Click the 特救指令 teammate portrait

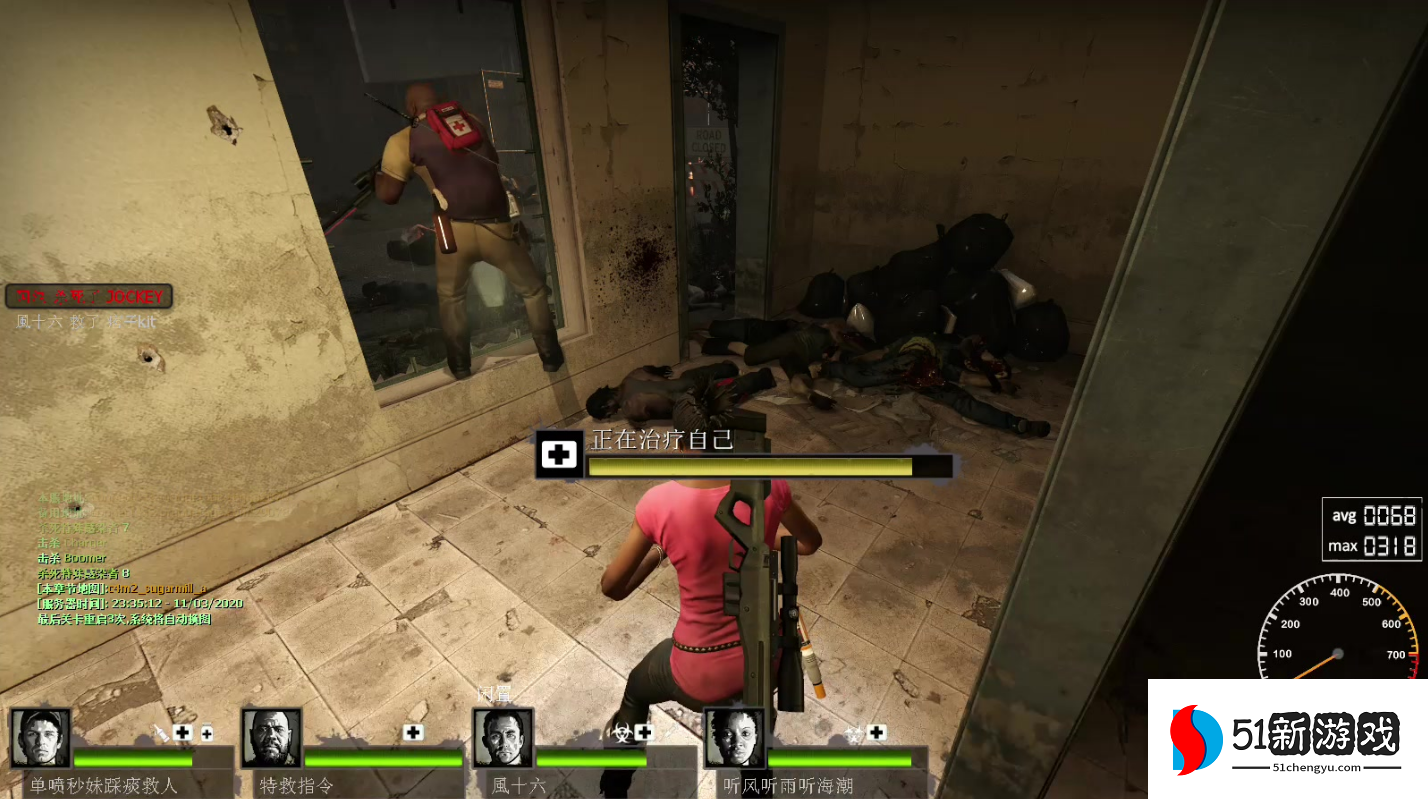(x=271, y=738)
